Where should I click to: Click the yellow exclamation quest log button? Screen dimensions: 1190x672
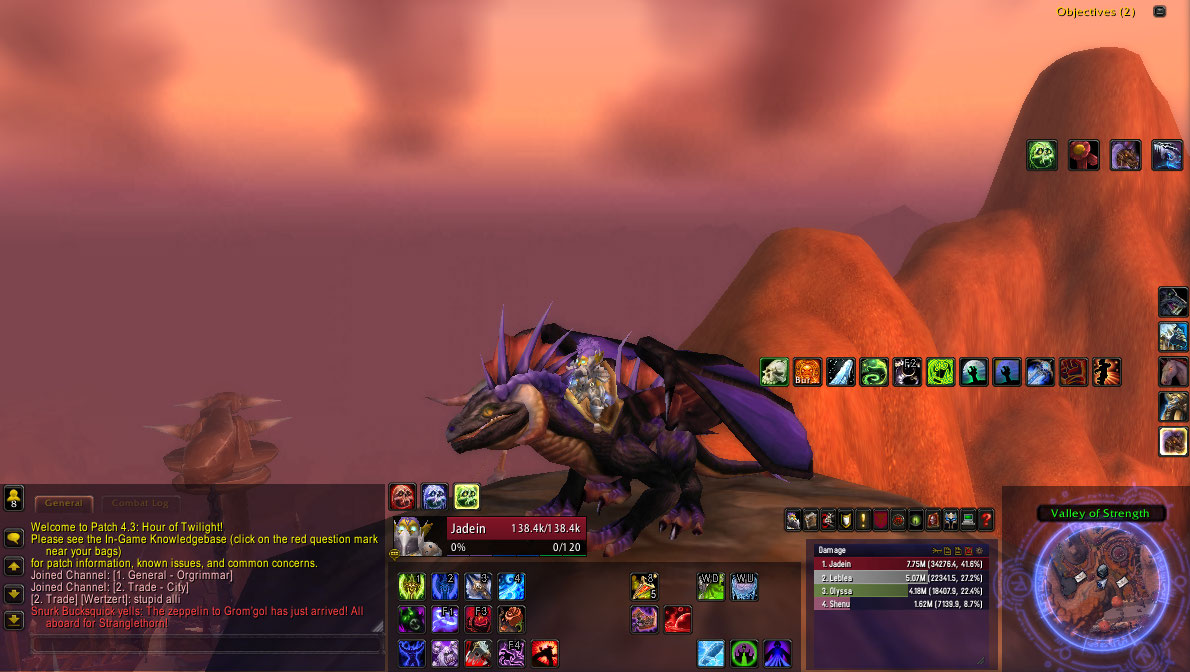point(863,520)
